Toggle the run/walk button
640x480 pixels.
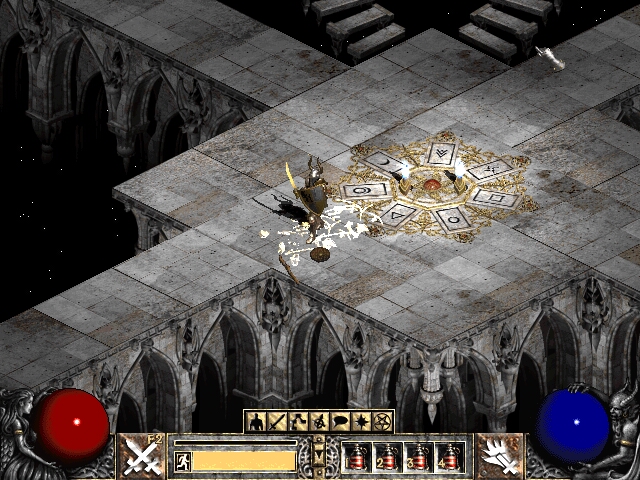[183, 460]
